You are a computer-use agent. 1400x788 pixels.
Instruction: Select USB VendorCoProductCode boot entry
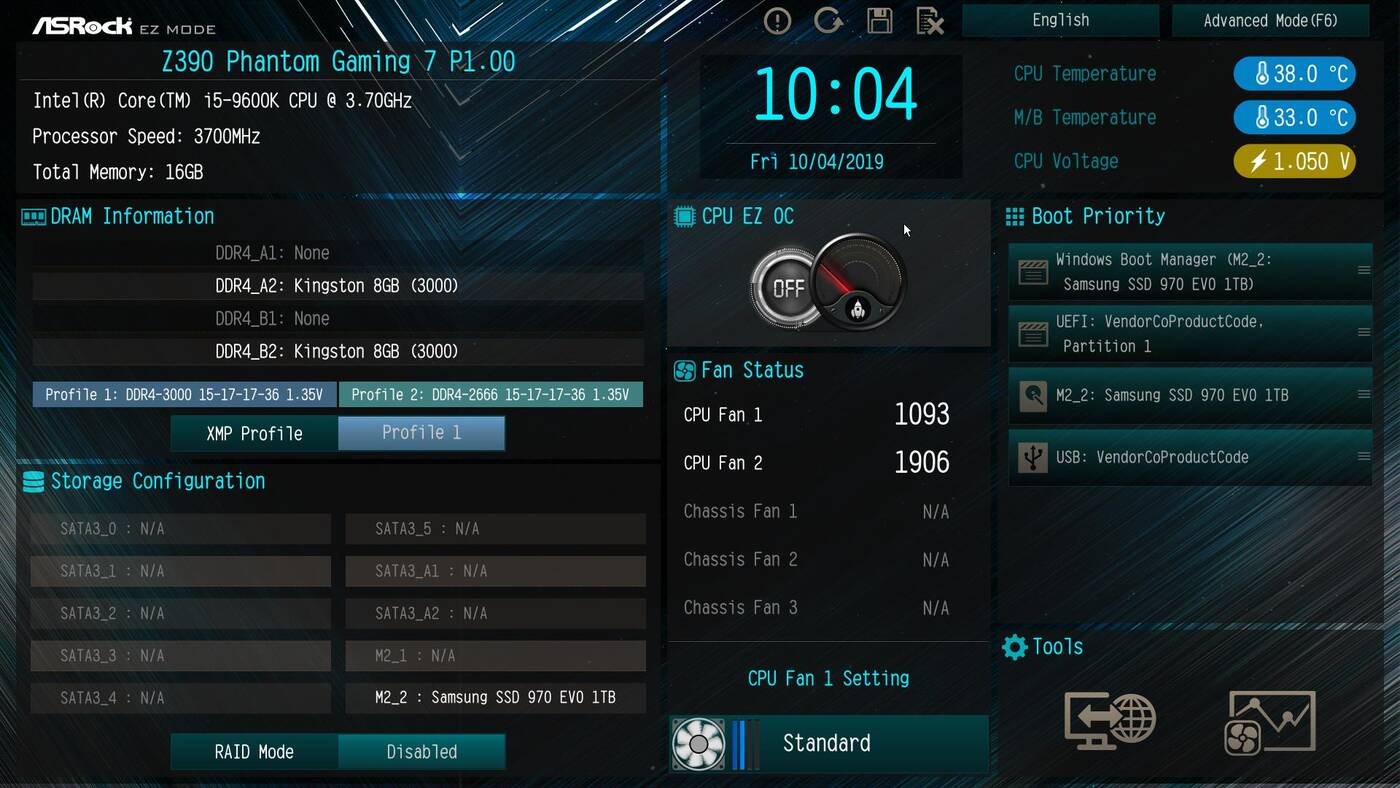(1190, 457)
